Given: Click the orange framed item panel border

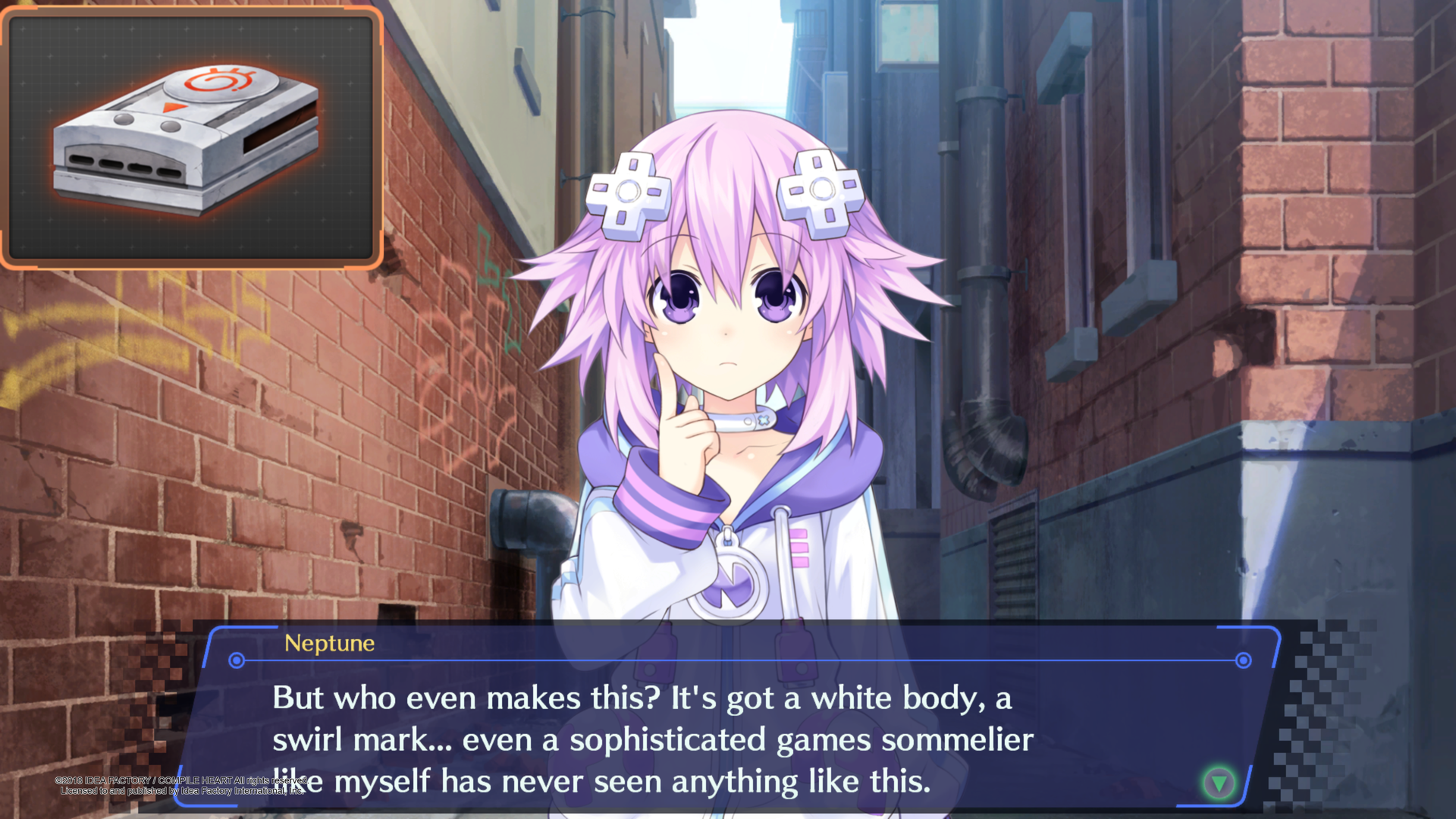Looking at the screenshot, I should click(x=190, y=8).
